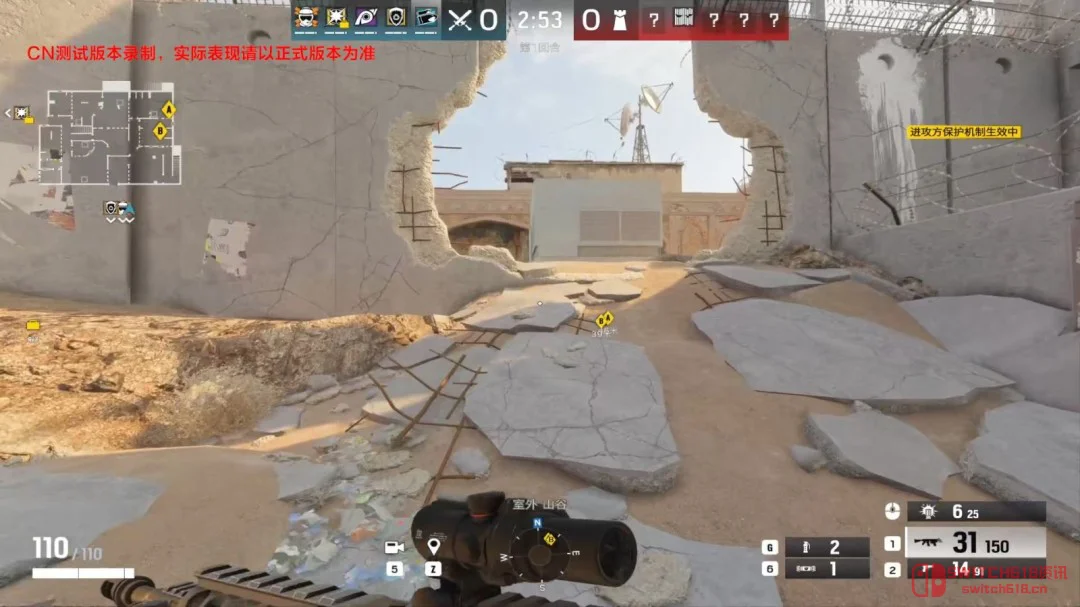Select bomb site A marker on minimap
This screenshot has height=607, width=1080.
[169, 109]
